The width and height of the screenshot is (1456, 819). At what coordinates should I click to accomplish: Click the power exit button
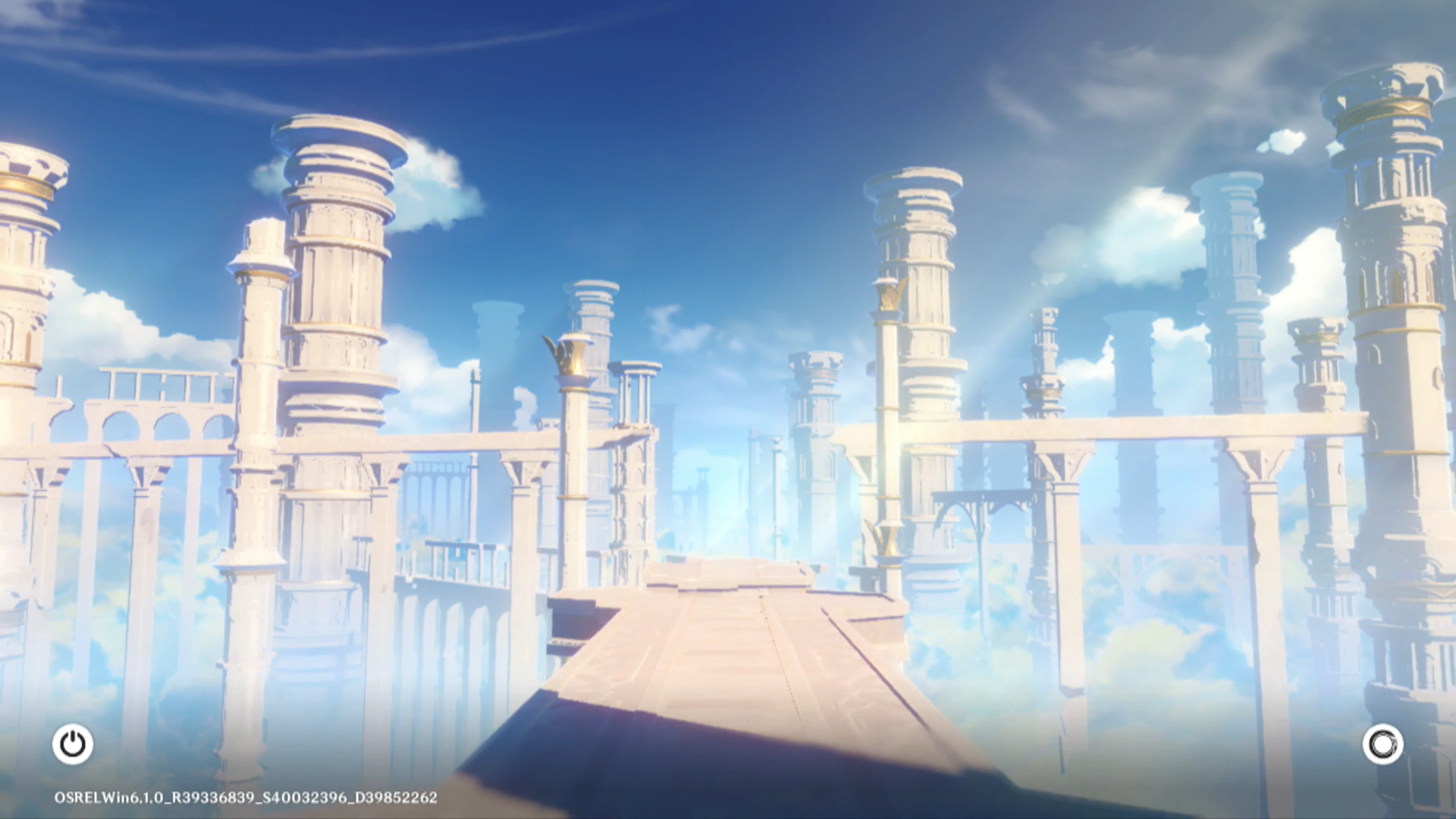pyautogui.click(x=73, y=744)
